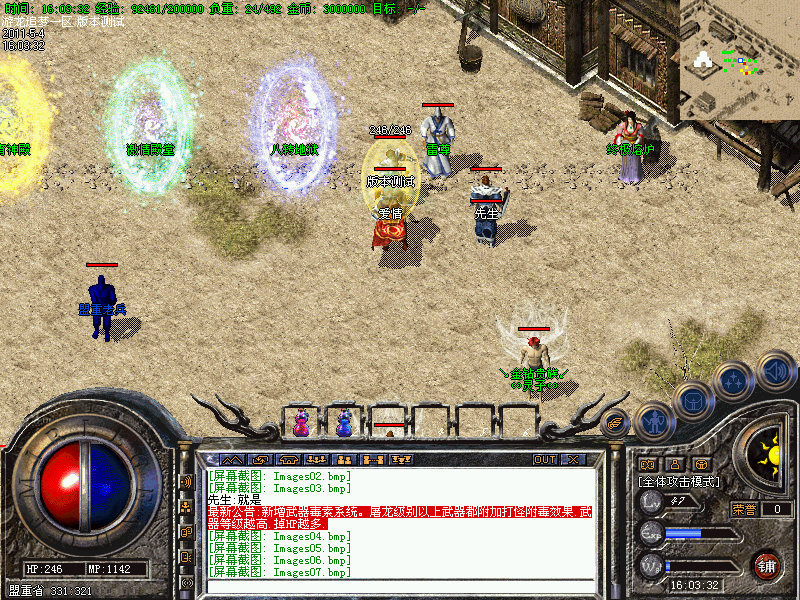Open the bag inventory round button
The width and height of the screenshot is (800, 600).
(692, 399)
